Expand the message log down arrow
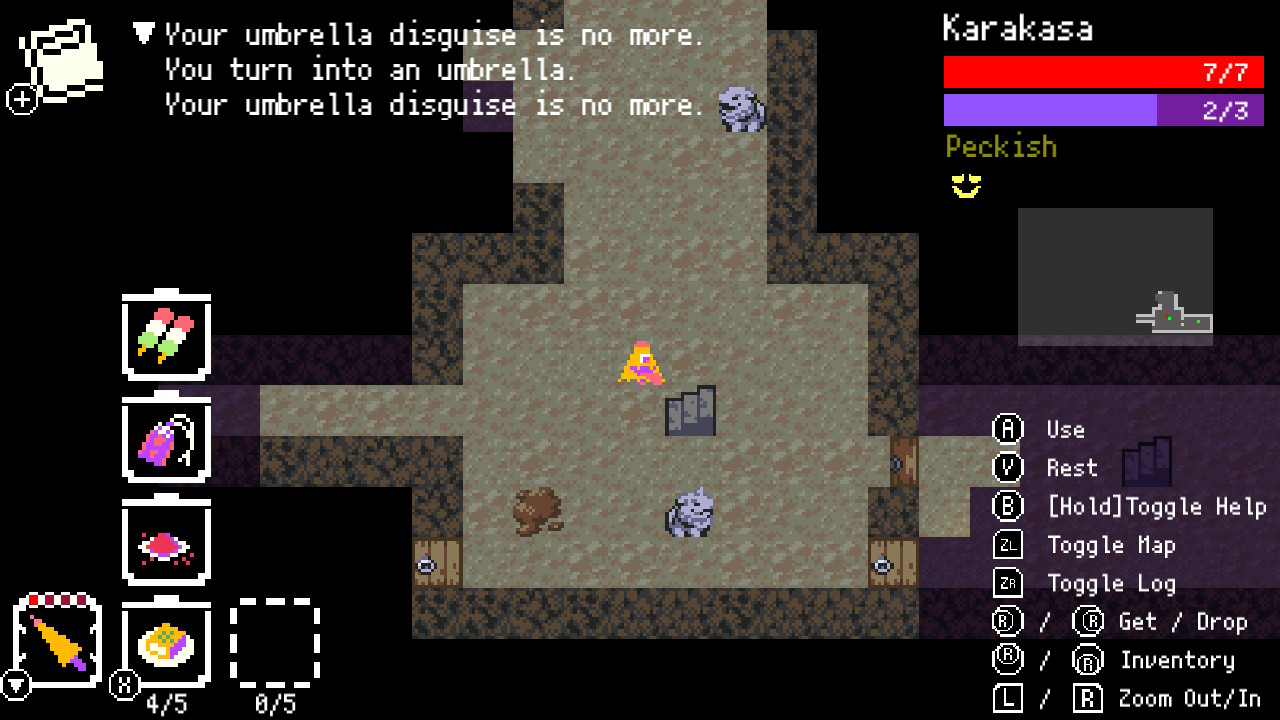The height and width of the screenshot is (720, 1280). click(x=143, y=33)
